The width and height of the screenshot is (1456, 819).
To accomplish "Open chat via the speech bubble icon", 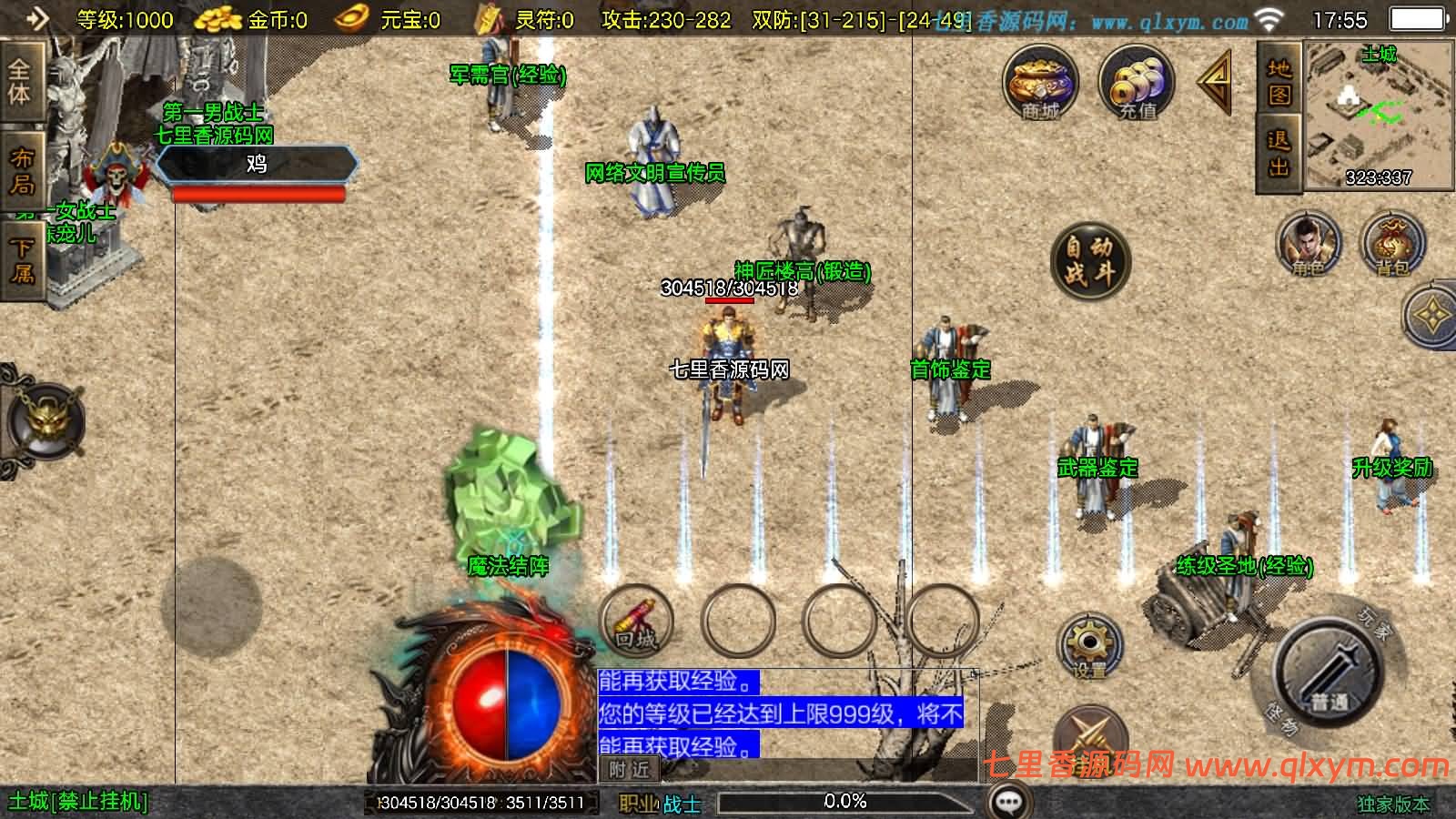I will click(x=1007, y=802).
